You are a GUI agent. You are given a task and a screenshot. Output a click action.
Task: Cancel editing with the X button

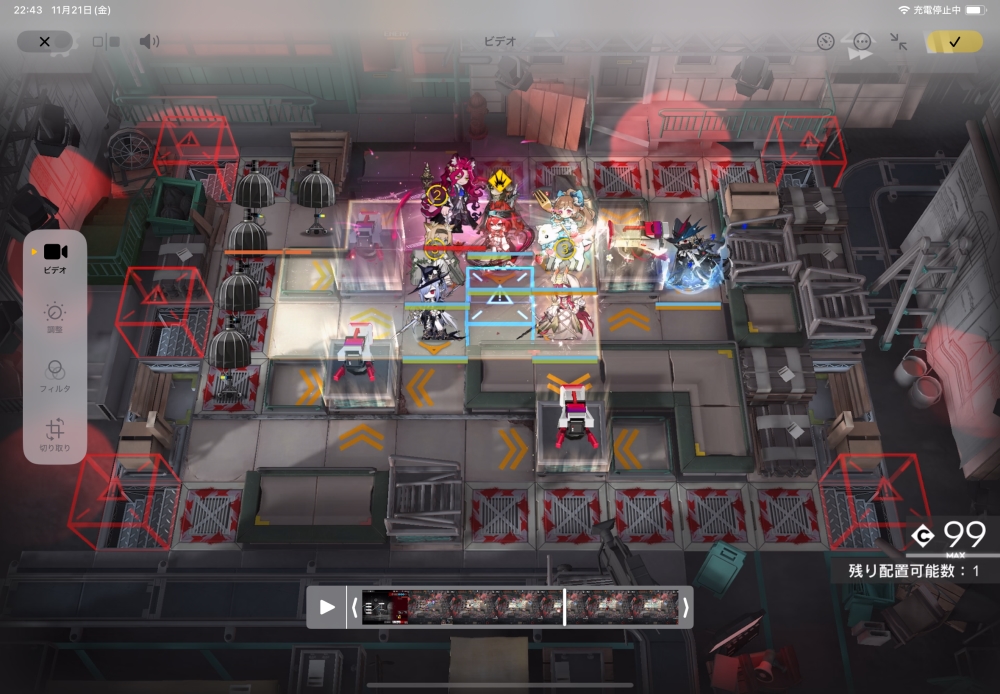(x=44, y=41)
